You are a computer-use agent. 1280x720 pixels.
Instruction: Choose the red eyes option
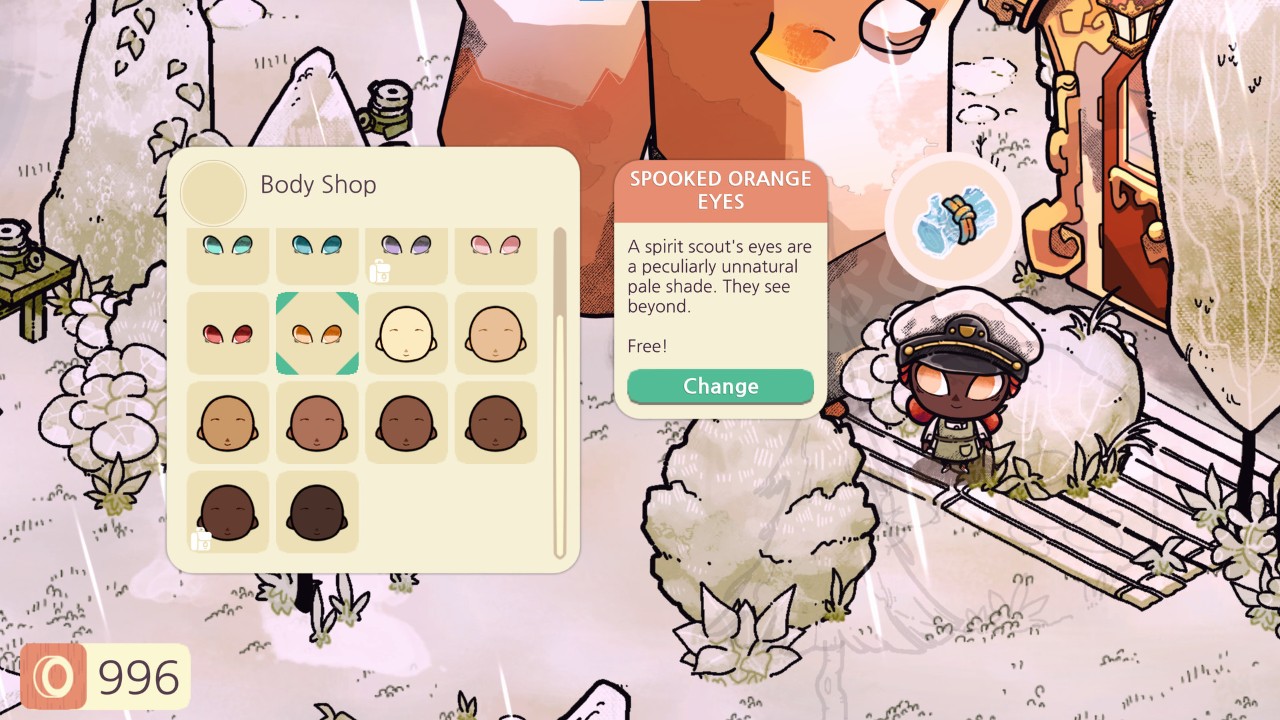pyautogui.click(x=228, y=333)
